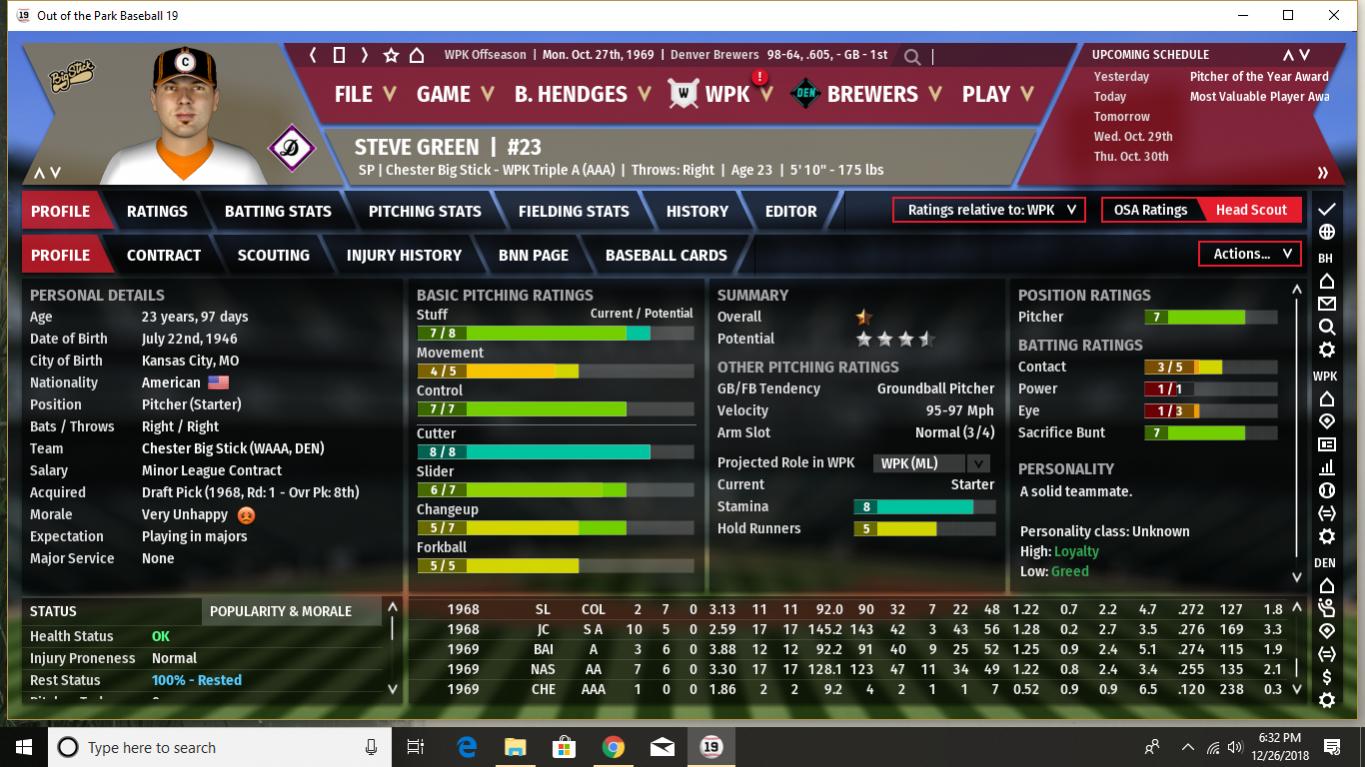Switch to the RATINGS tab

pos(157,211)
